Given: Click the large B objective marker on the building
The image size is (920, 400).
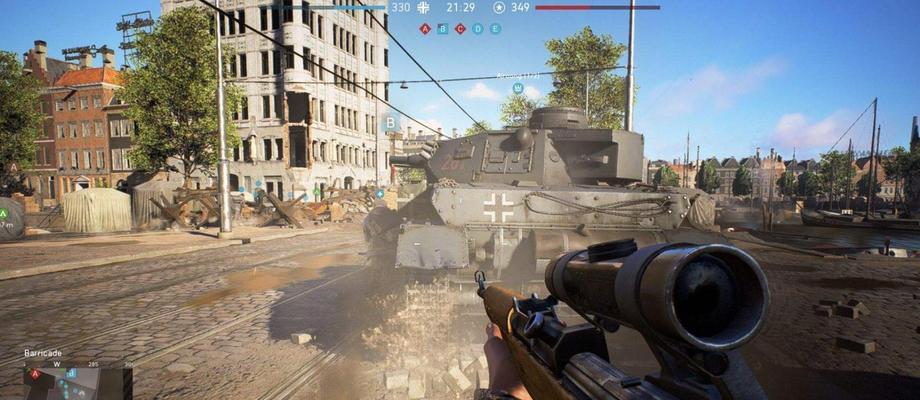Looking at the screenshot, I should click(391, 123).
